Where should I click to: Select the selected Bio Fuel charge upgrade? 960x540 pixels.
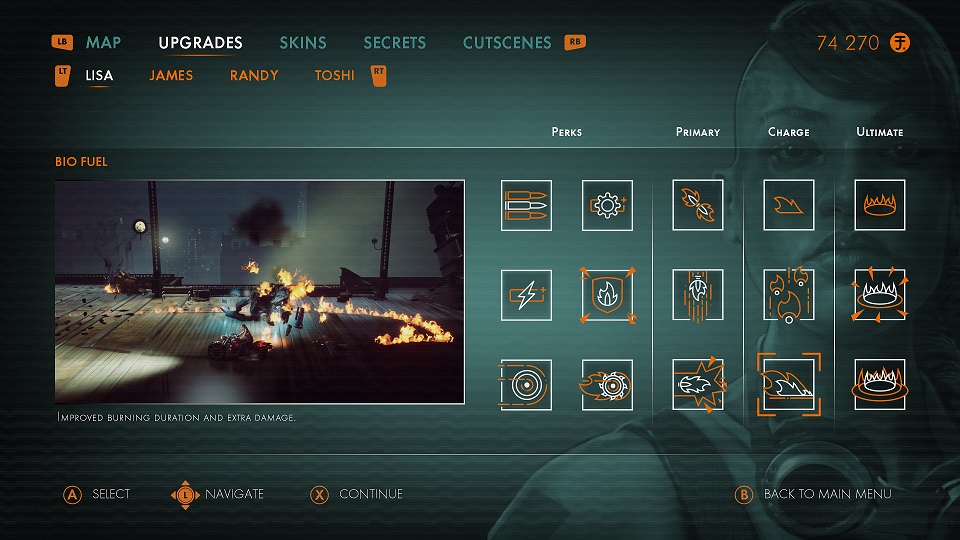(788, 385)
